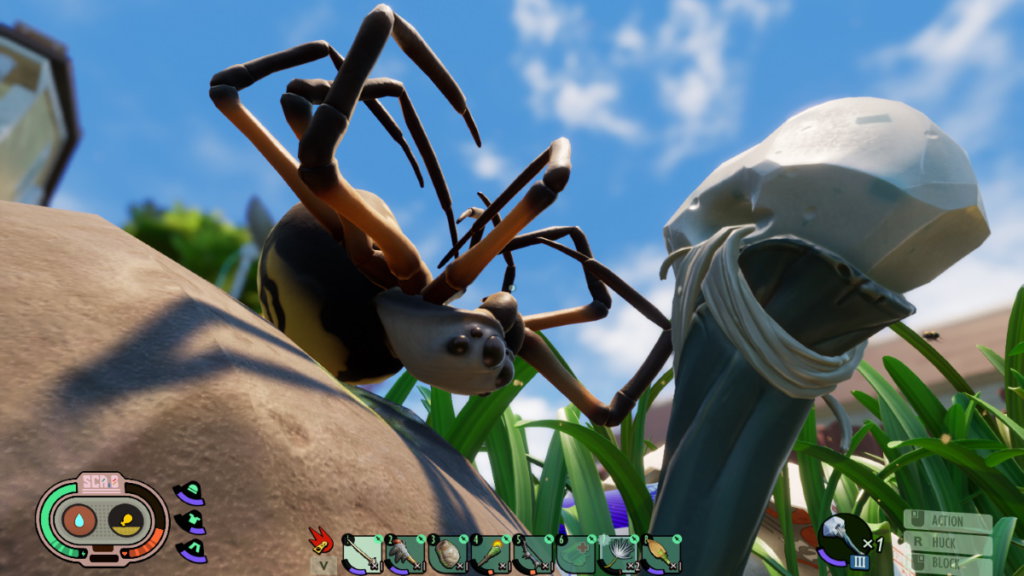Select the empty bandage slot numbered 6
Image resolution: width=1024 pixels, height=576 pixels.
click(x=576, y=554)
